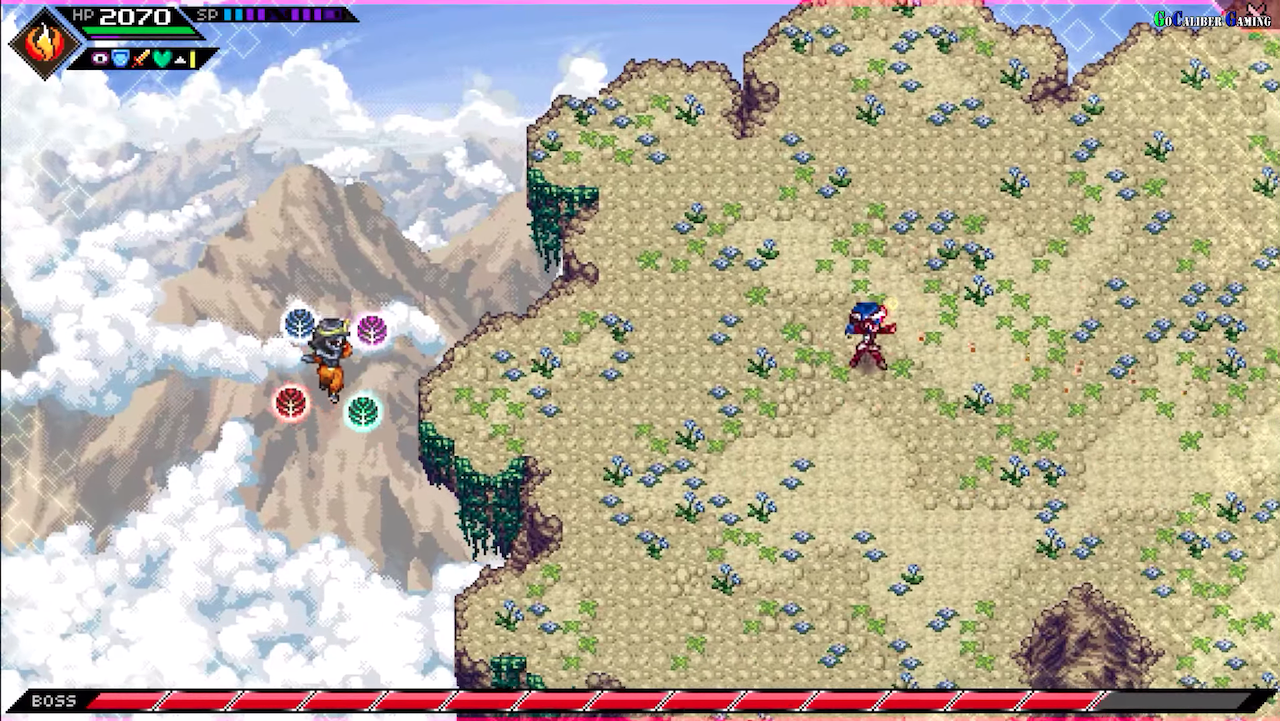Click the pink X icon top right corner
1280x721 pixels.
(1257, 11)
